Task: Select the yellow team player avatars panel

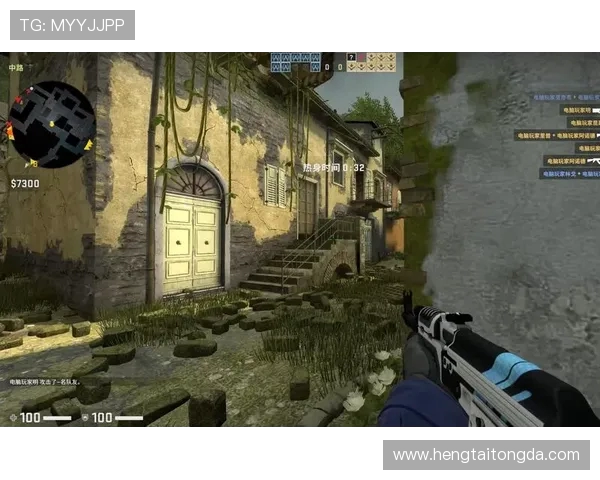Action: tap(371, 62)
